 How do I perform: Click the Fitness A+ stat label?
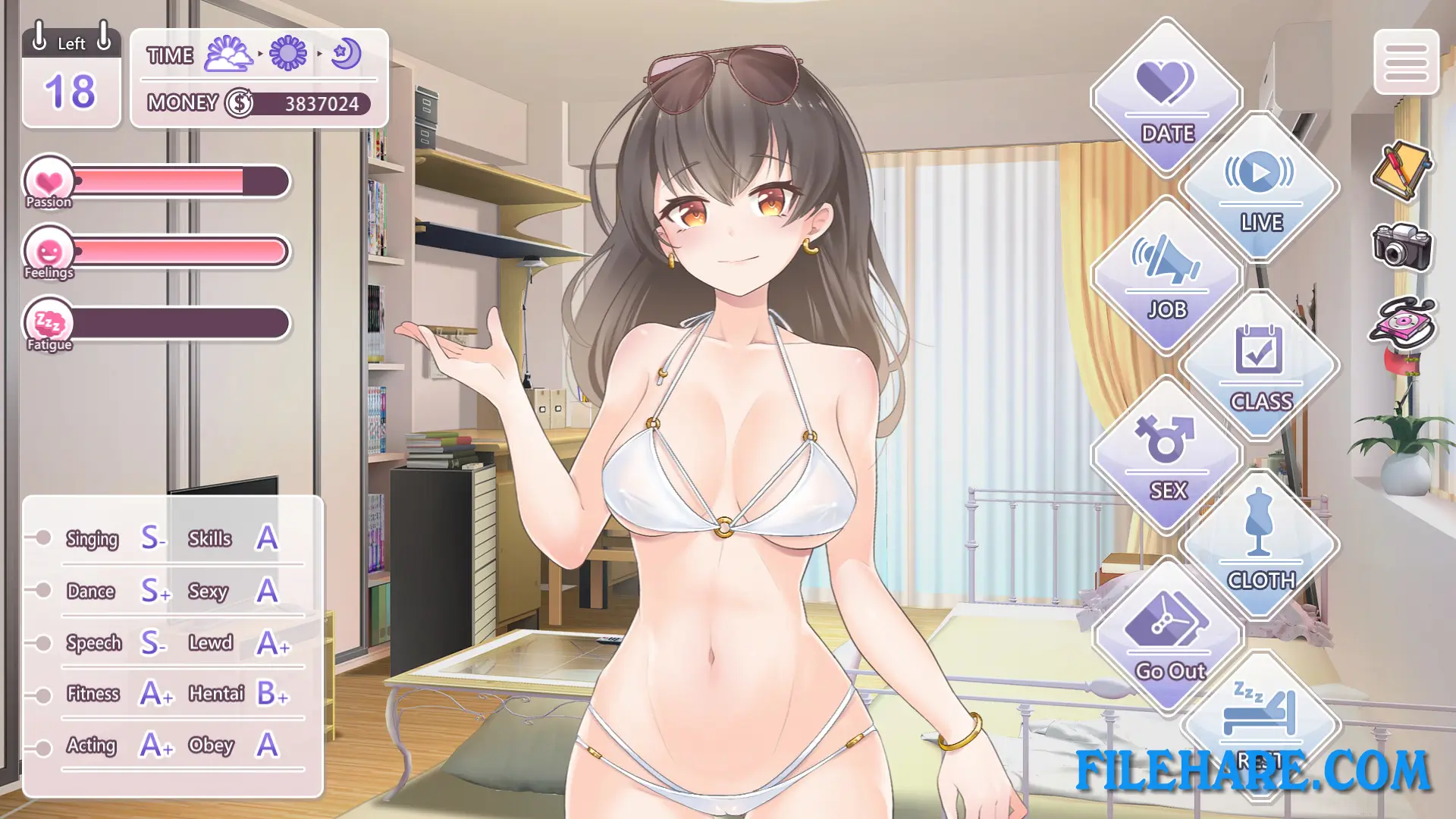pyautogui.click(x=92, y=694)
